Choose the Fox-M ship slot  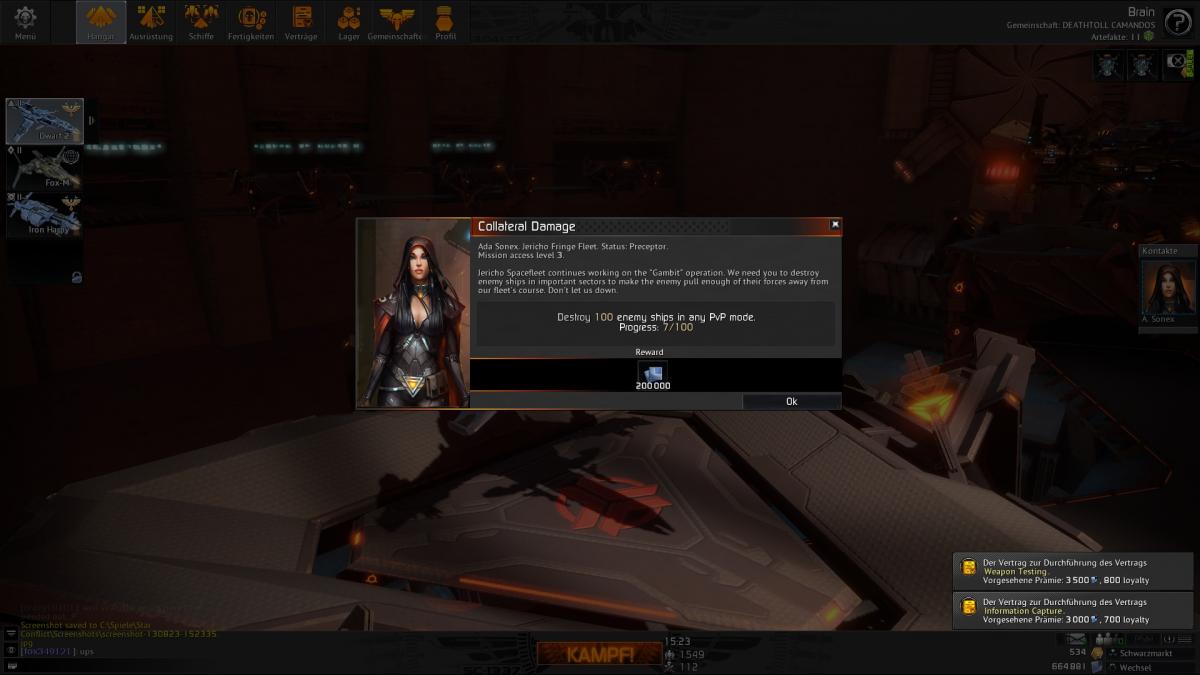point(45,168)
